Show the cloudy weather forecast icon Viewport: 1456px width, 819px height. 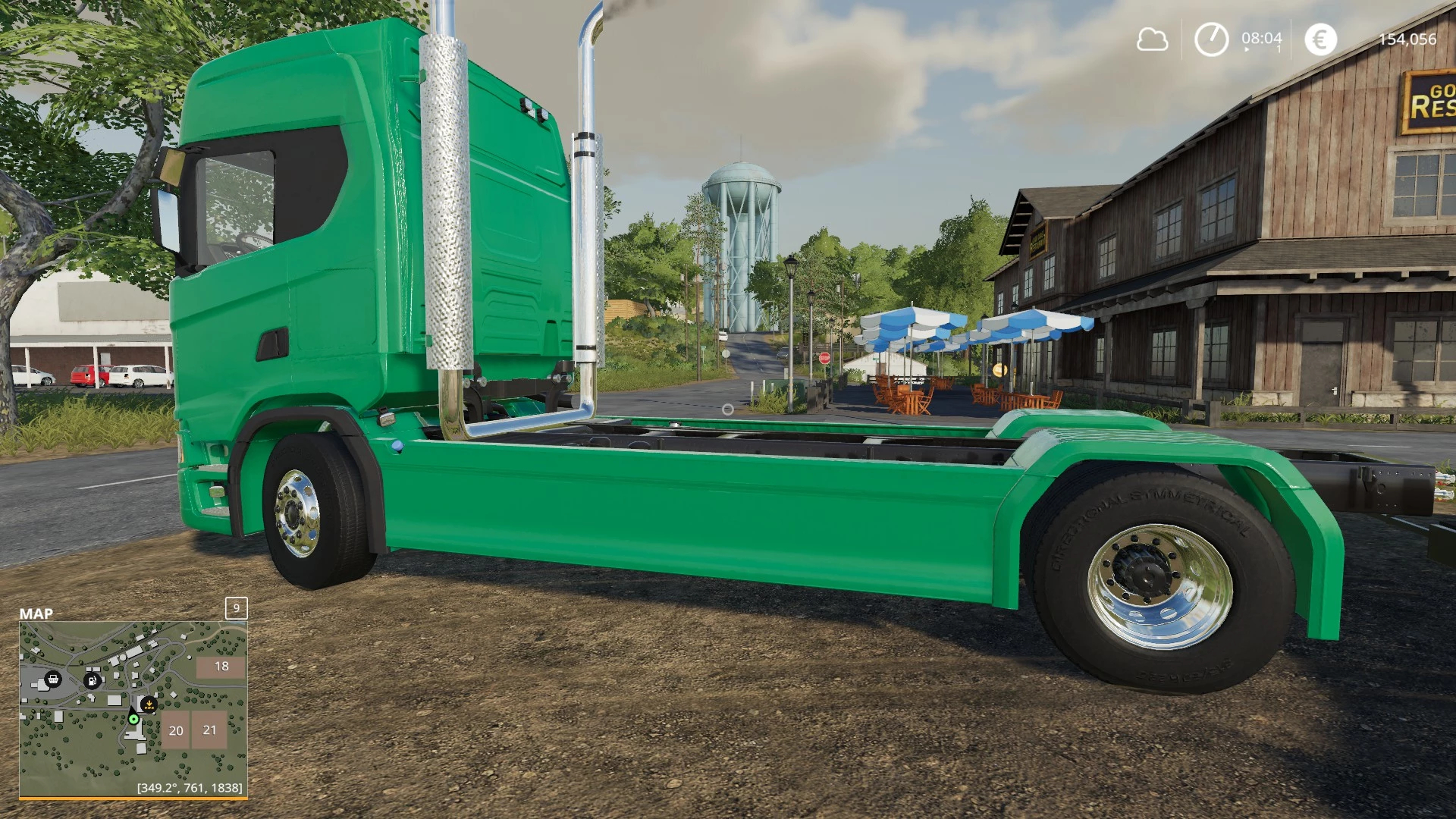point(1152,39)
